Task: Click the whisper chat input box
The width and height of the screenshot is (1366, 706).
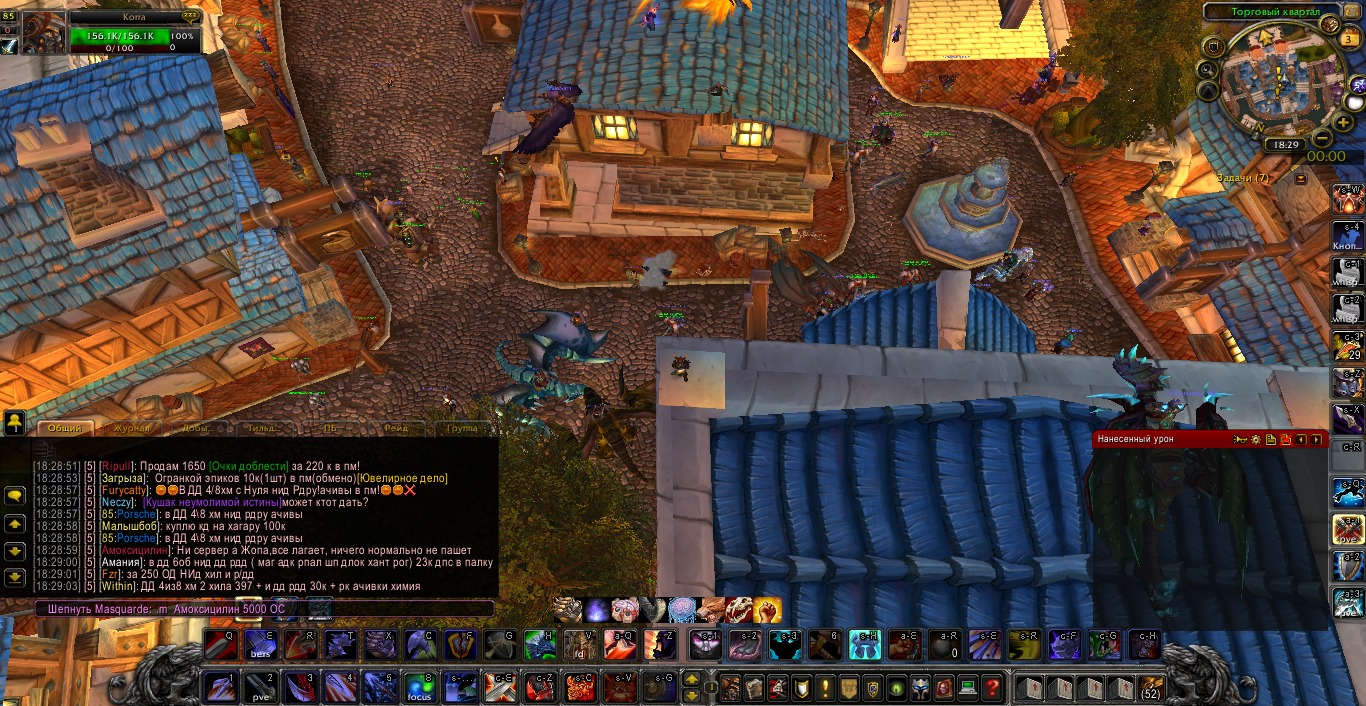Action: (x=265, y=608)
